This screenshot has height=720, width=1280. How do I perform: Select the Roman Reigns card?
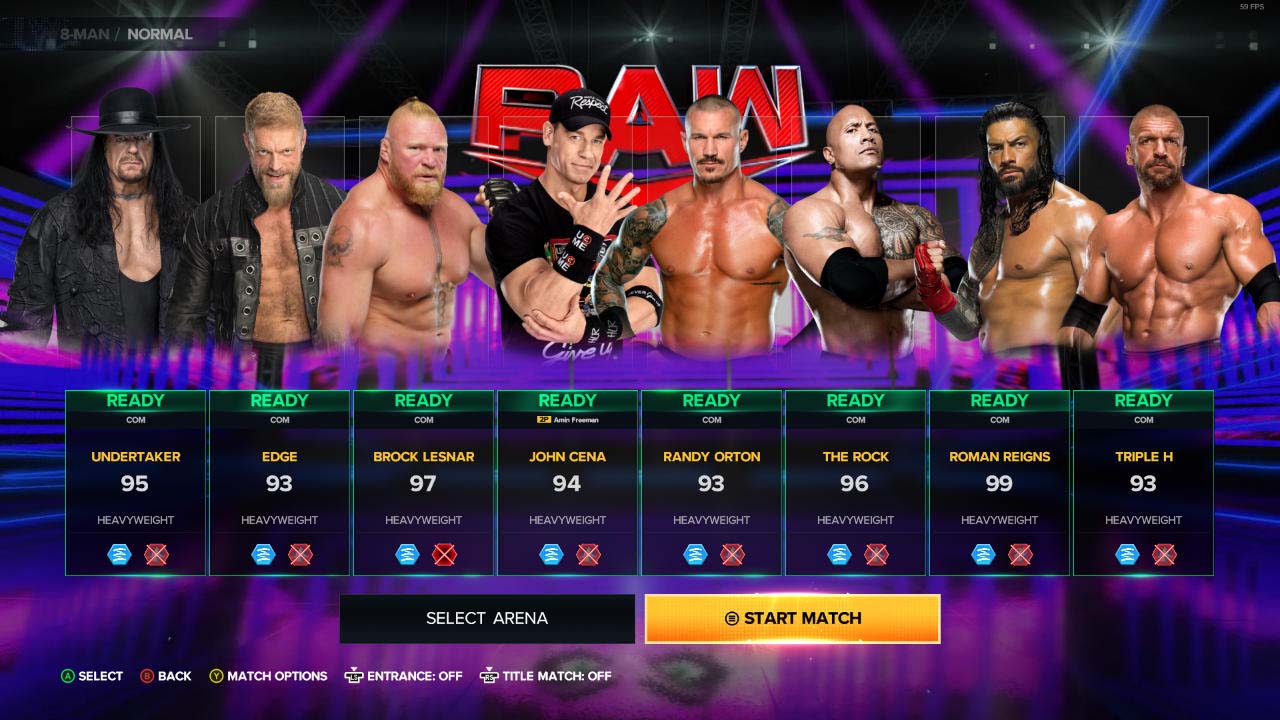click(999, 482)
